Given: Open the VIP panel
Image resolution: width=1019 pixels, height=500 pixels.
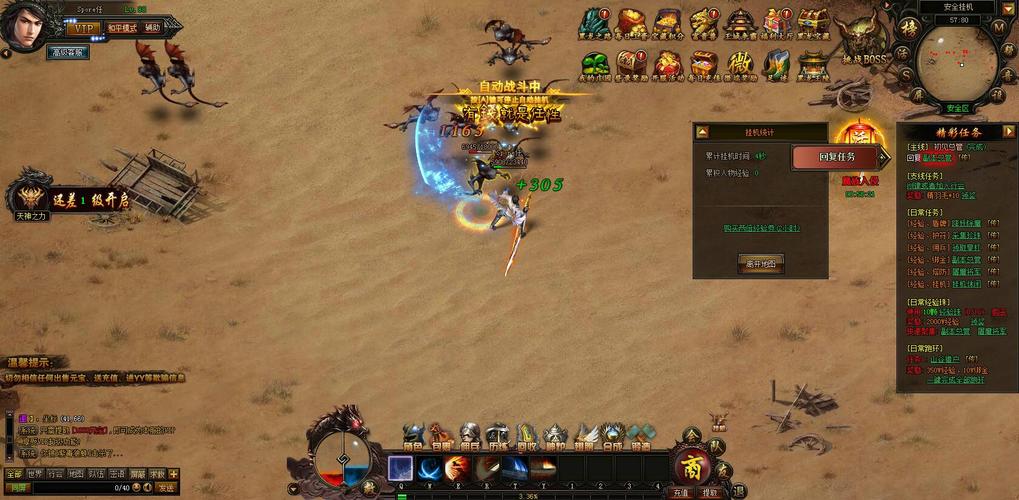Looking at the screenshot, I should (83, 29).
